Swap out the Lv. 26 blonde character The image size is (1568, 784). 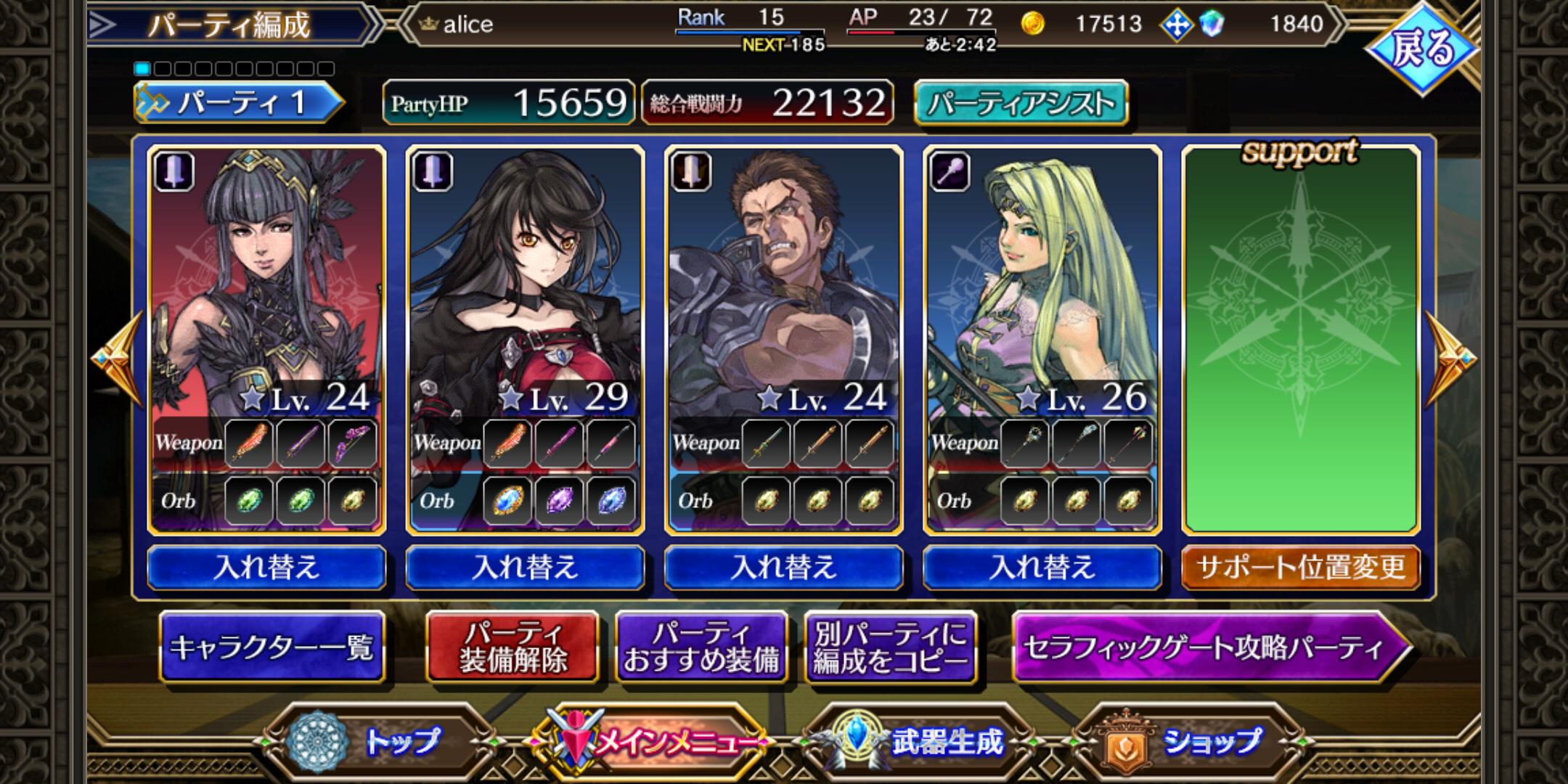click(1042, 567)
